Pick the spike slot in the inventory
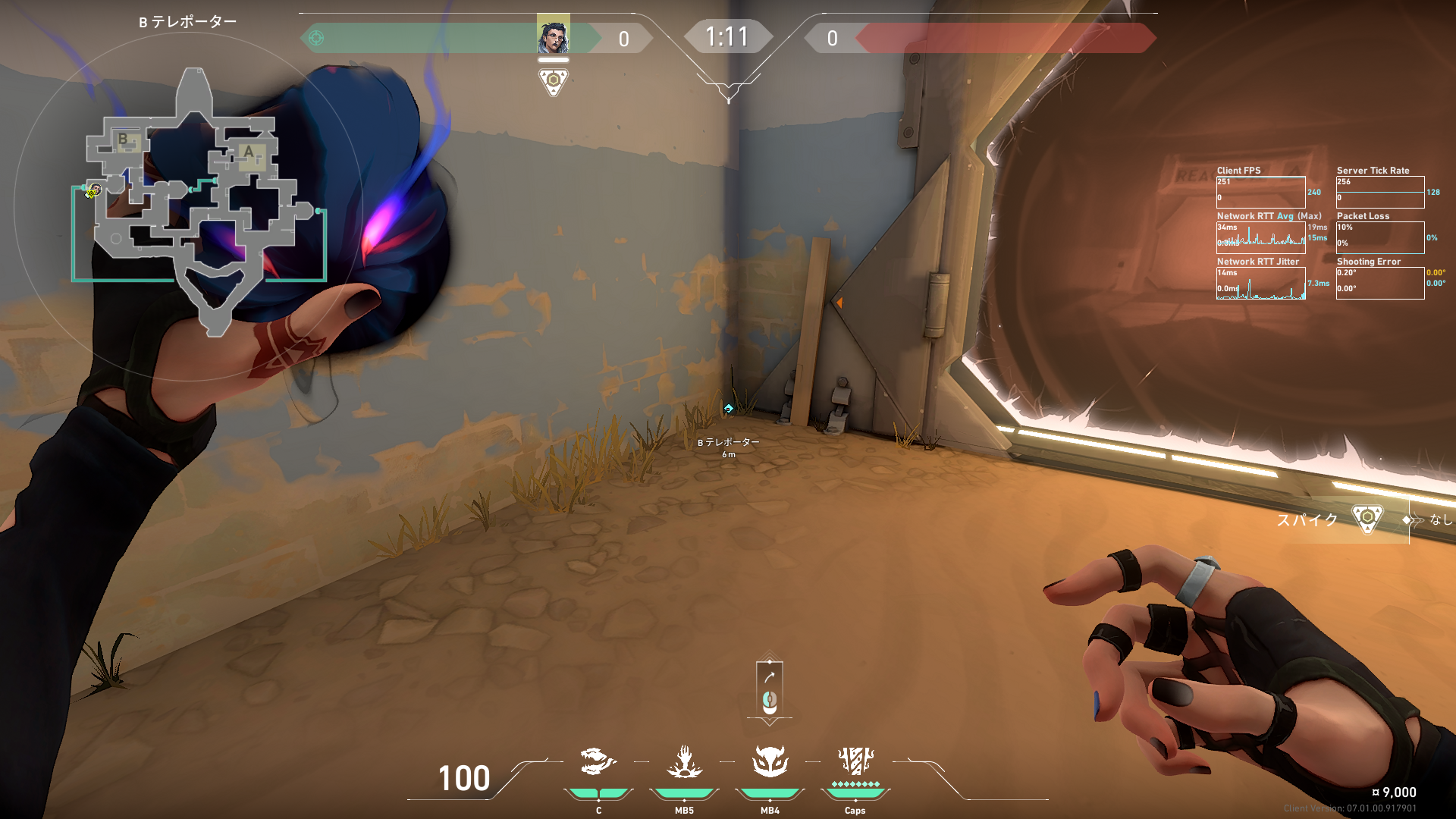Image resolution: width=1456 pixels, height=819 pixels. 1367,519
